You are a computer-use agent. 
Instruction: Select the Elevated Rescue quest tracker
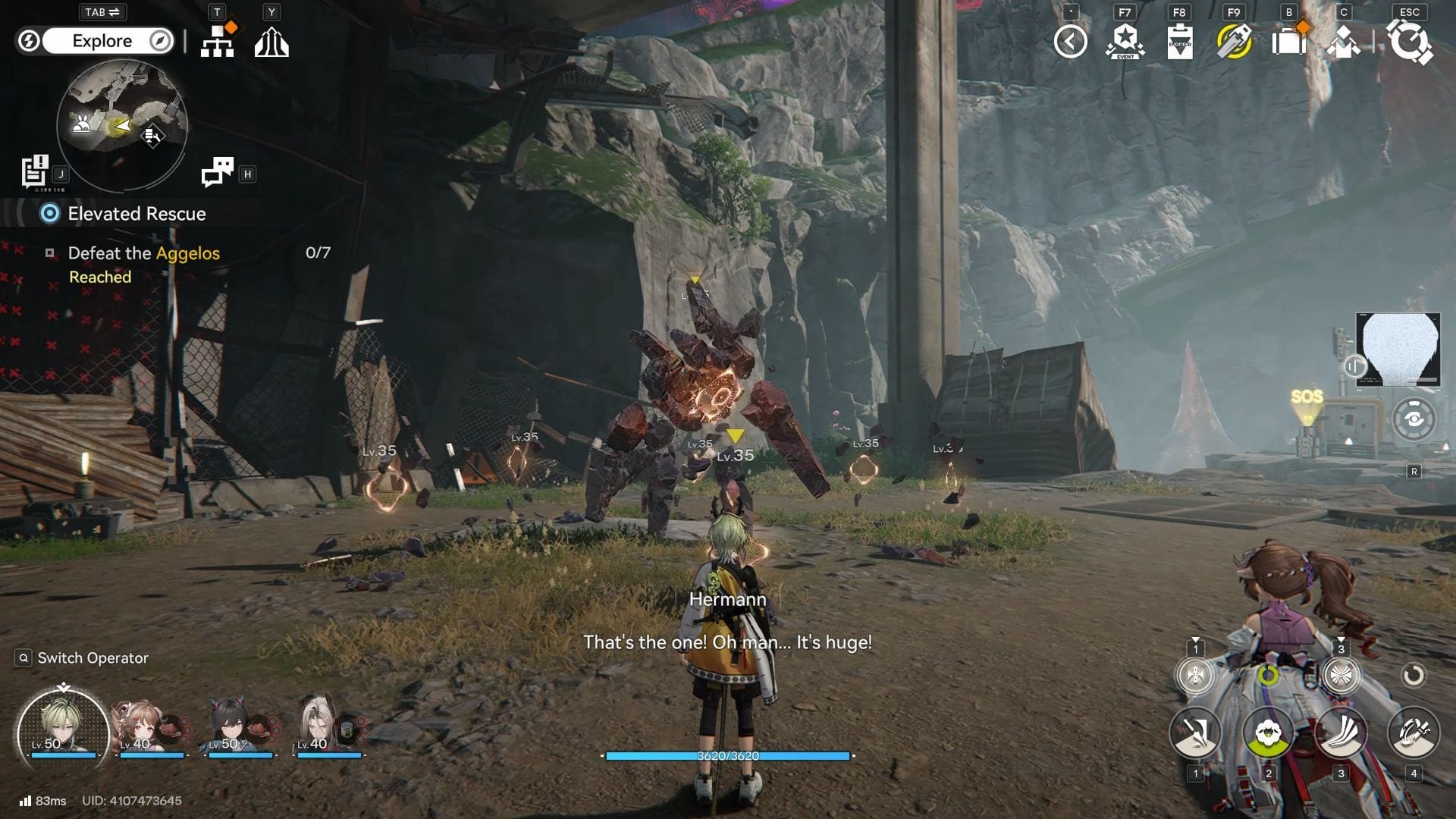(136, 214)
